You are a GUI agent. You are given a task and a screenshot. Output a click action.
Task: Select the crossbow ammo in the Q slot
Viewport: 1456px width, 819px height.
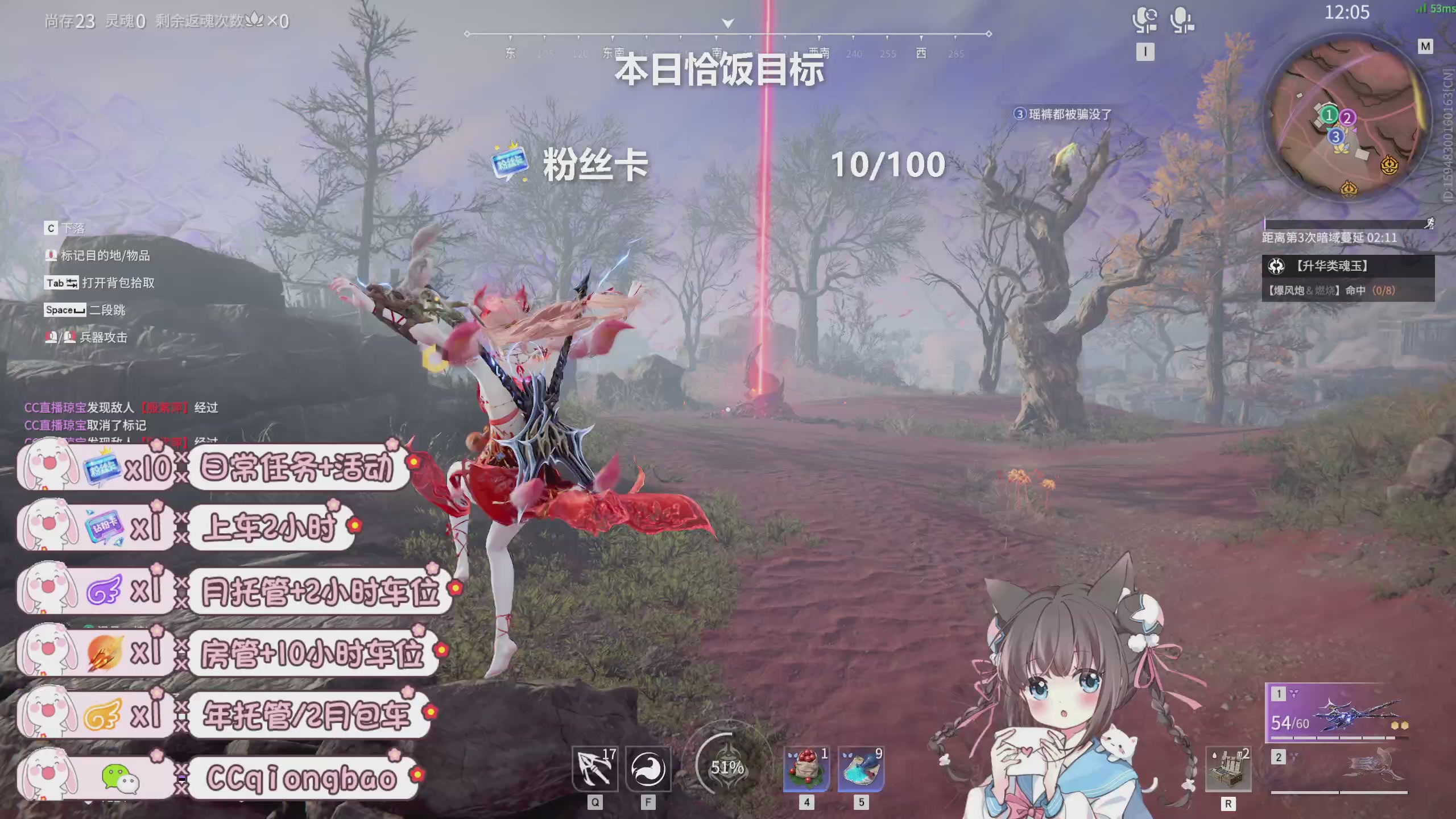[x=593, y=770]
